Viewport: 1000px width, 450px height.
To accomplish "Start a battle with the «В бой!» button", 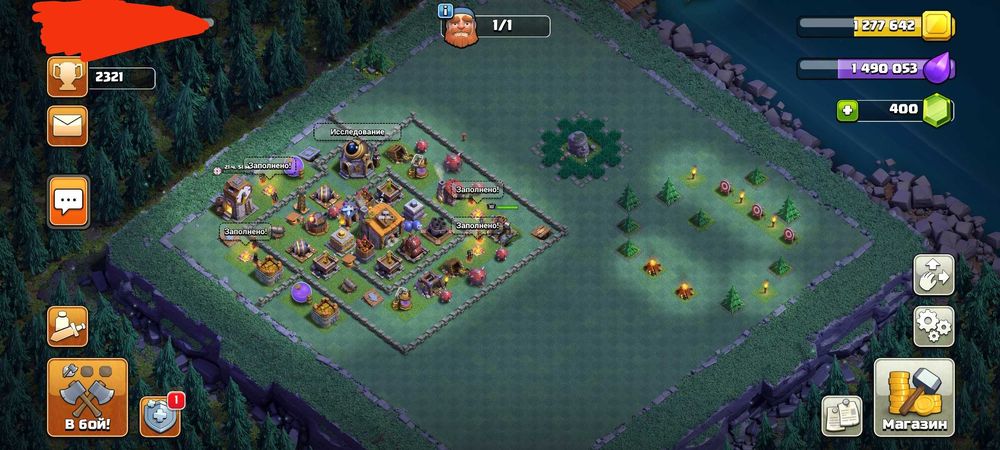I will click(87, 398).
